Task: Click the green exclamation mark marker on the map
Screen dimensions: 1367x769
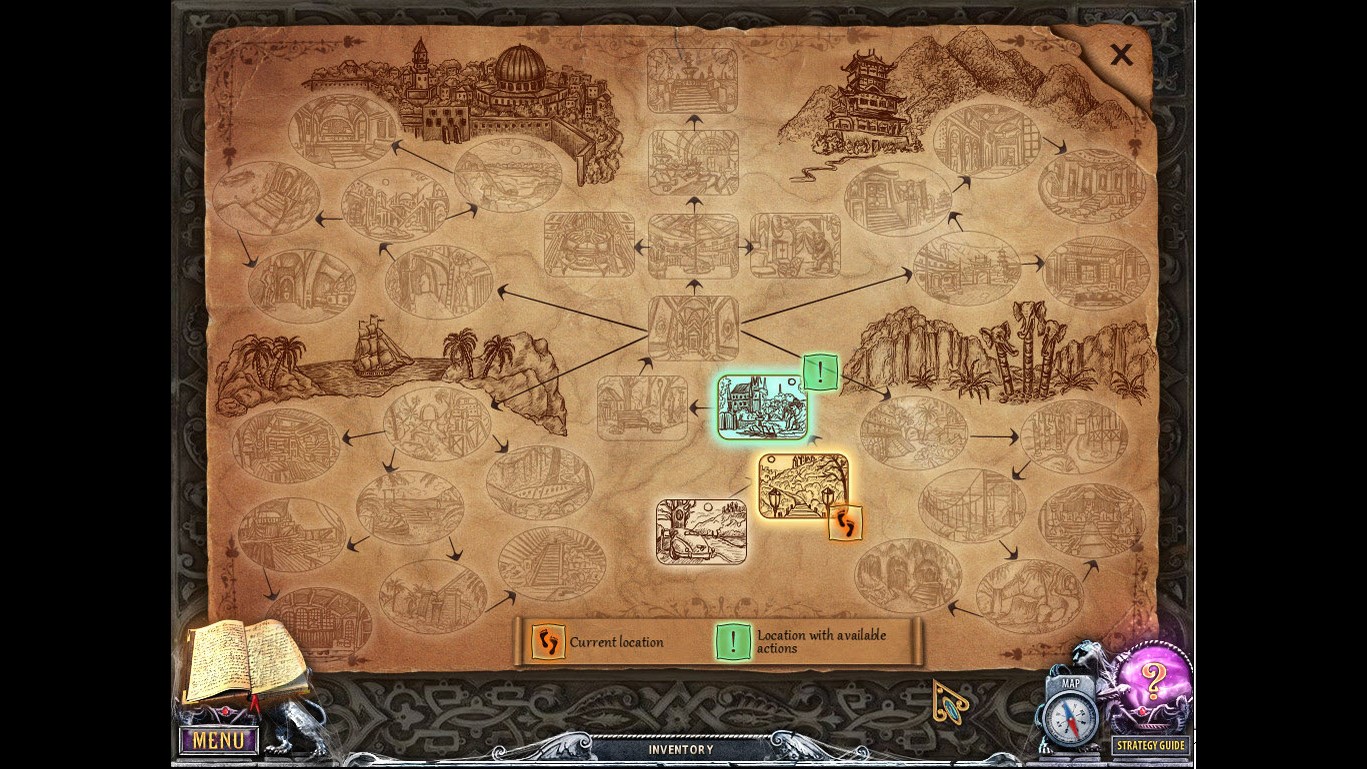Action: (x=820, y=373)
